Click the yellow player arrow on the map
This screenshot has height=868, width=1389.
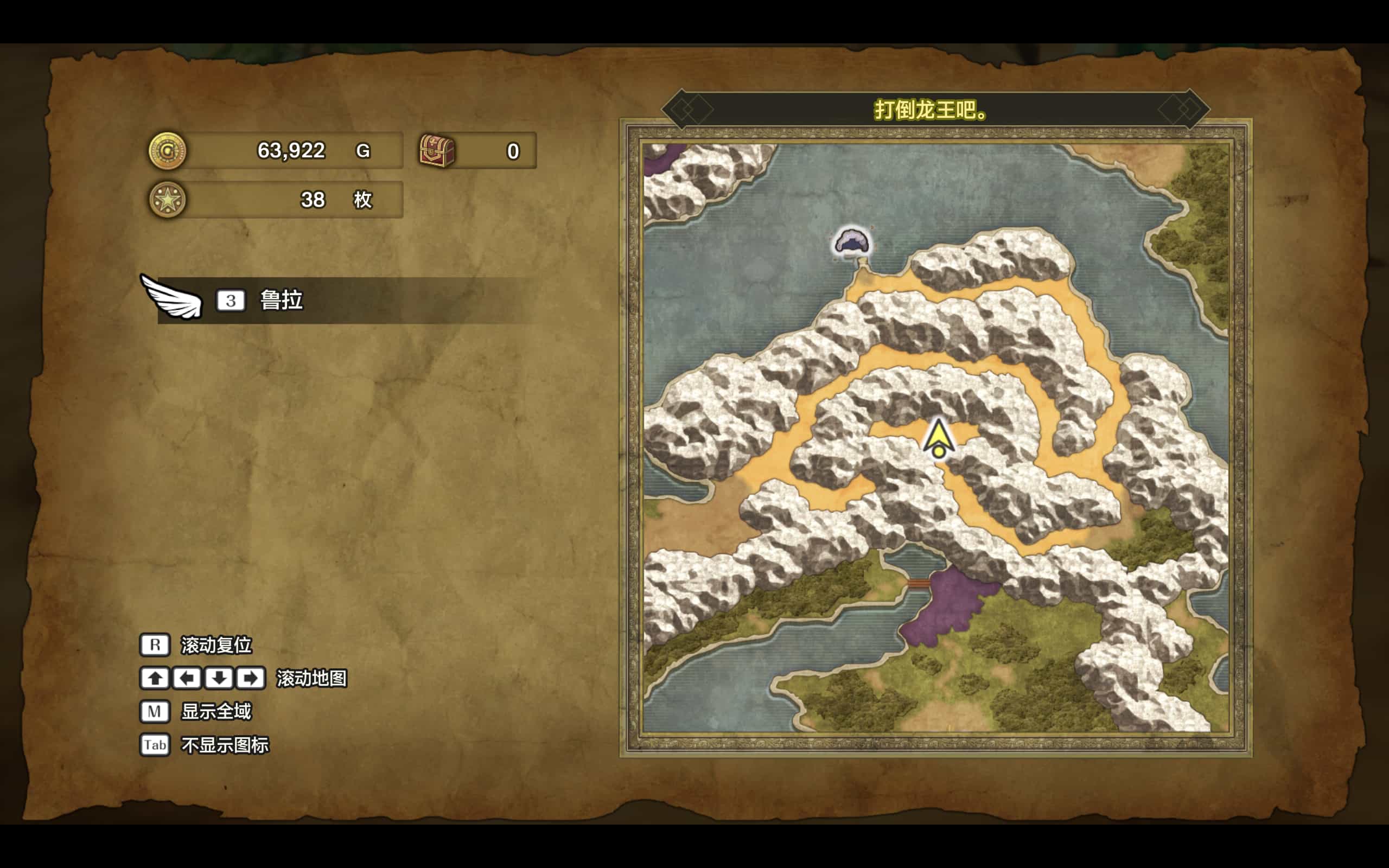pyautogui.click(x=938, y=439)
